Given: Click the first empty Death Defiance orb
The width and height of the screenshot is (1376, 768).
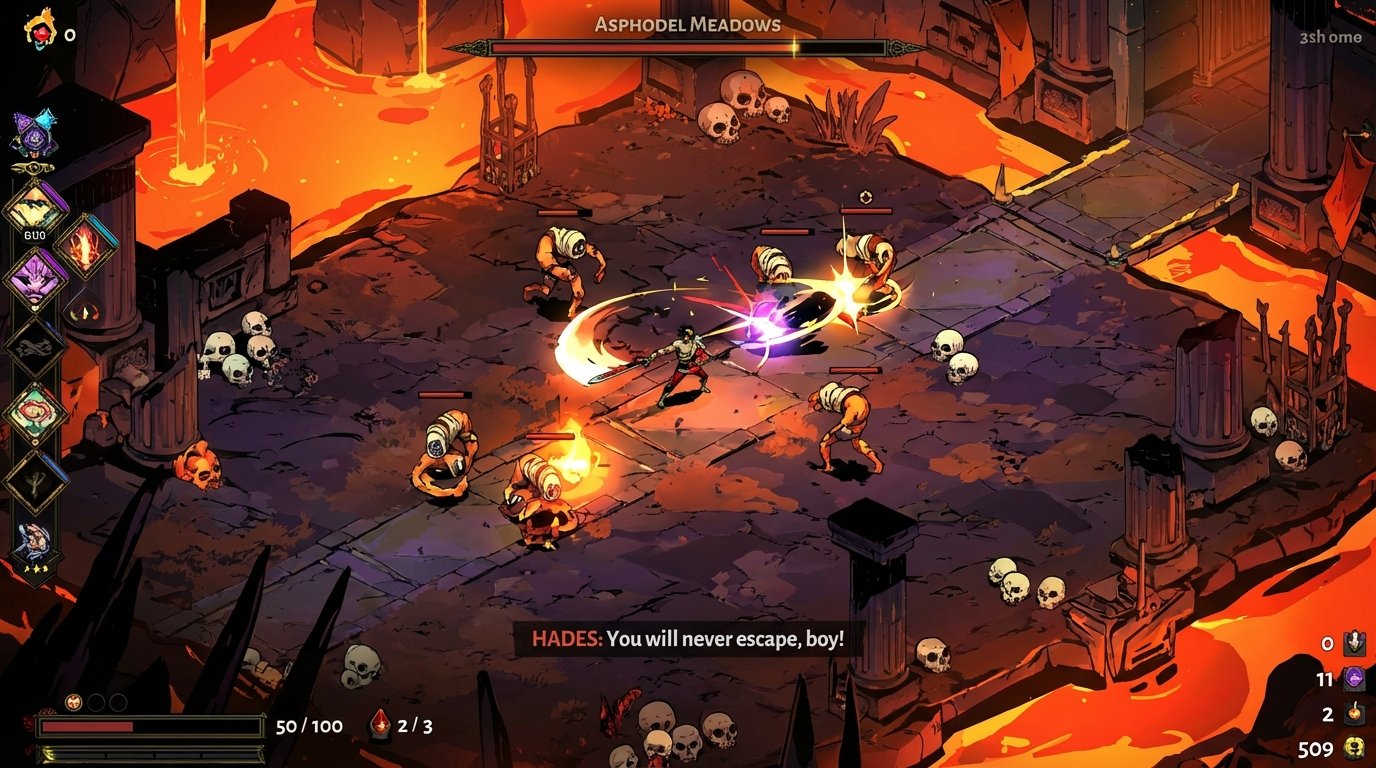Looking at the screenshot, I should click(x=95, y=701).
